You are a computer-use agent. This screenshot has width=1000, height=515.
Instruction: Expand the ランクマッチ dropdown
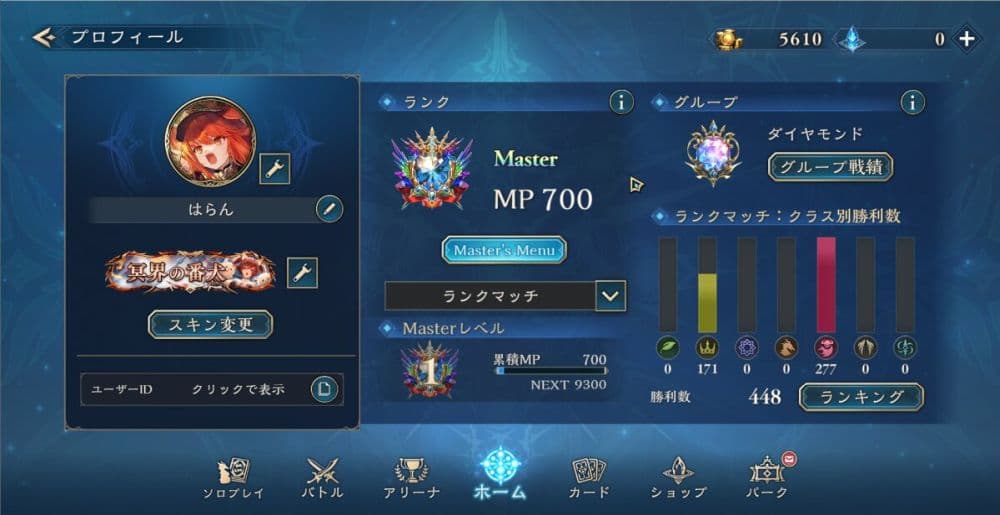pos(609,296)
